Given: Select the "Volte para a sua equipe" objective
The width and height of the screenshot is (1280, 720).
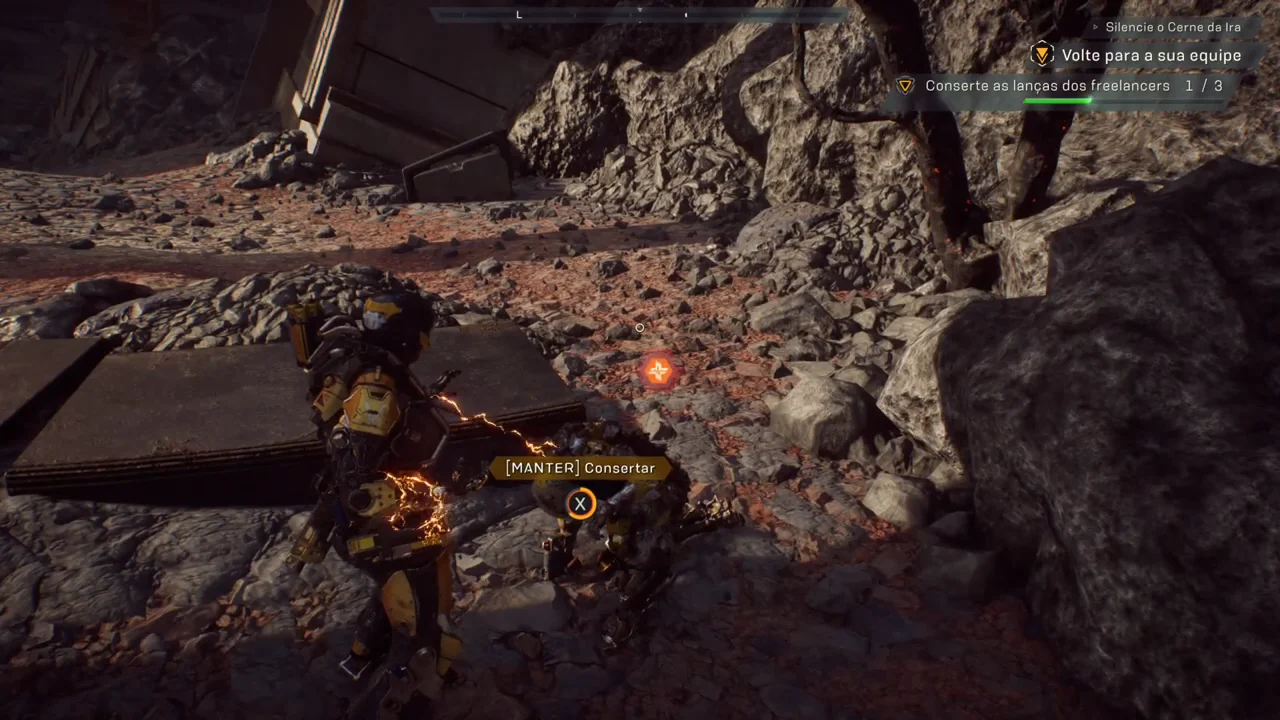Looking at the screenshot, I should point(1151,56).
